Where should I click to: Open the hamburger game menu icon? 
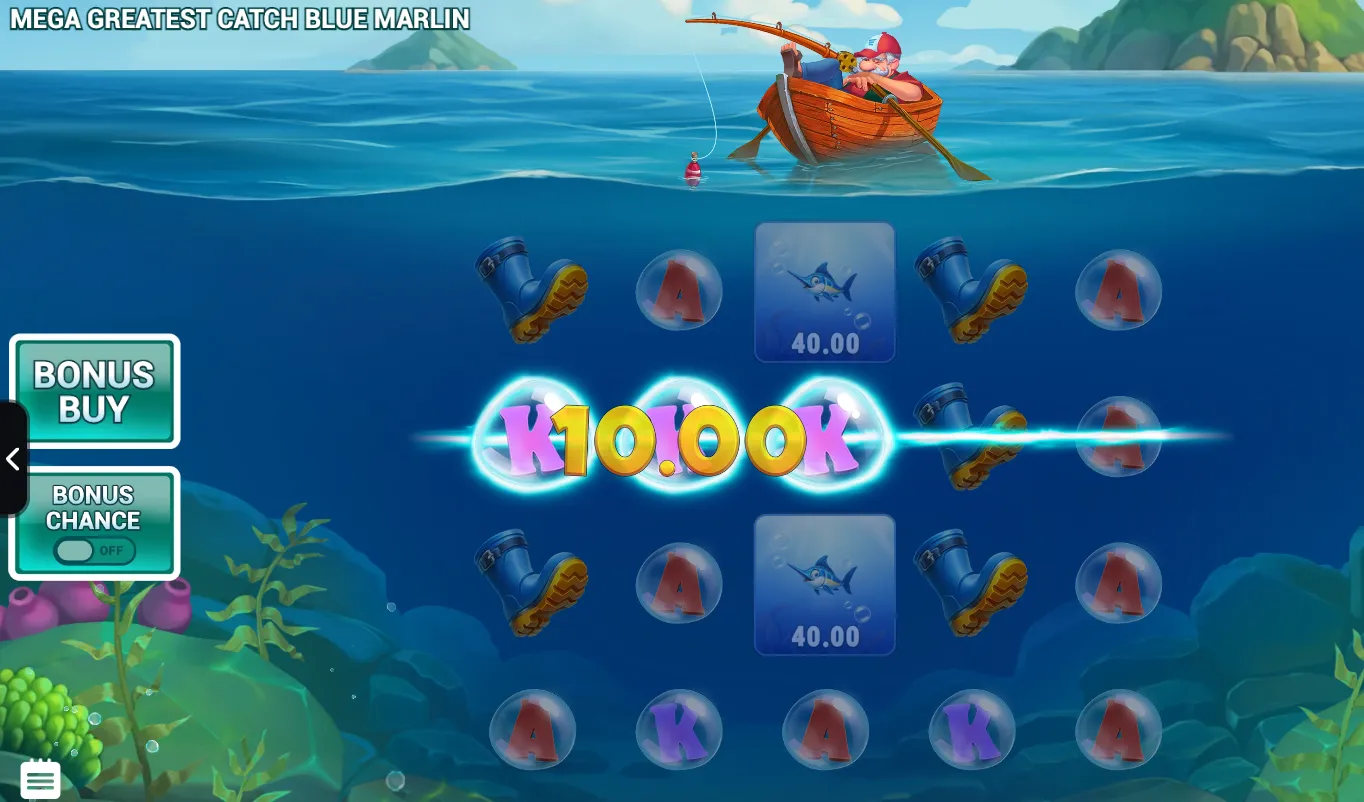click(x=40, y=778)
